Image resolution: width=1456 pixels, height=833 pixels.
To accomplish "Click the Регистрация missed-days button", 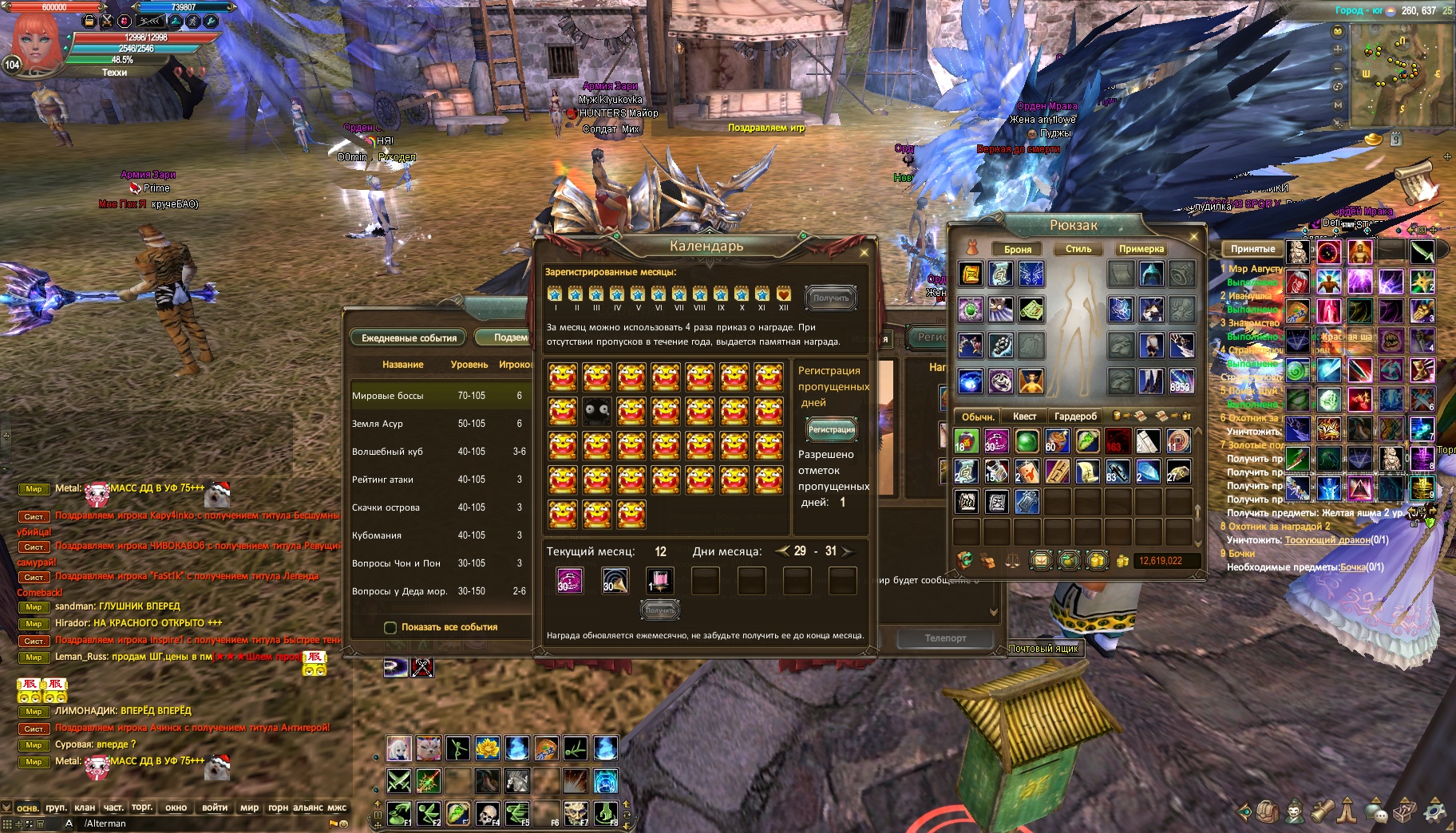I will (x=831, y=429).
